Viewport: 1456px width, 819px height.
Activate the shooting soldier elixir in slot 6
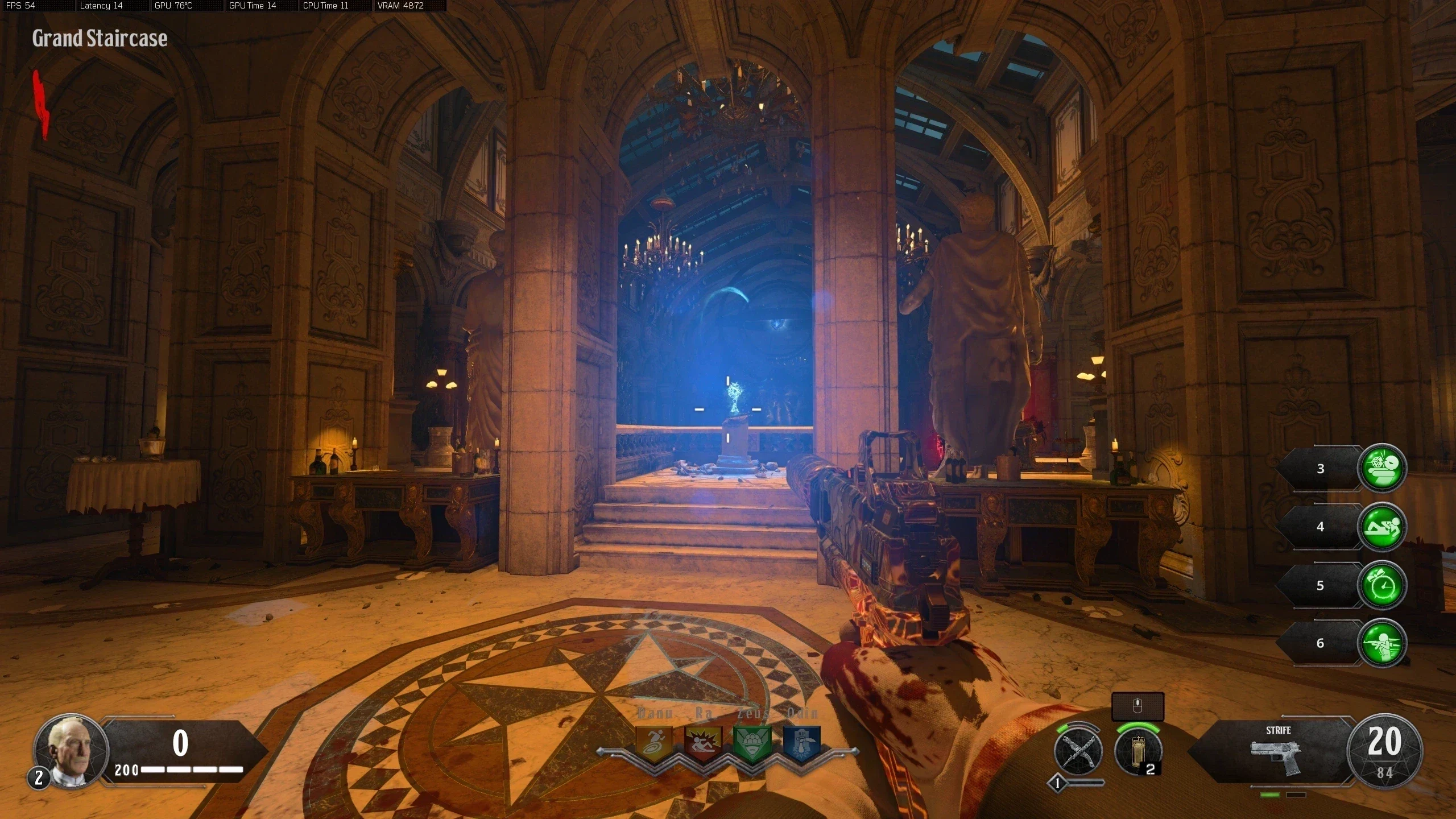1381,643
